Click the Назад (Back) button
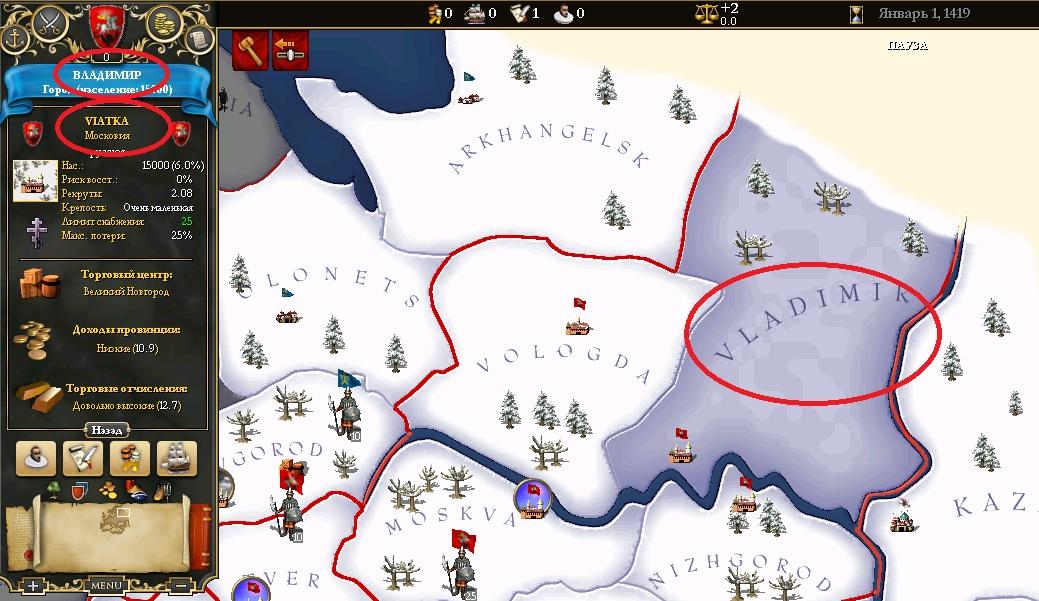Viewport: 1039px width, 601px height. (x=107, y=431)
